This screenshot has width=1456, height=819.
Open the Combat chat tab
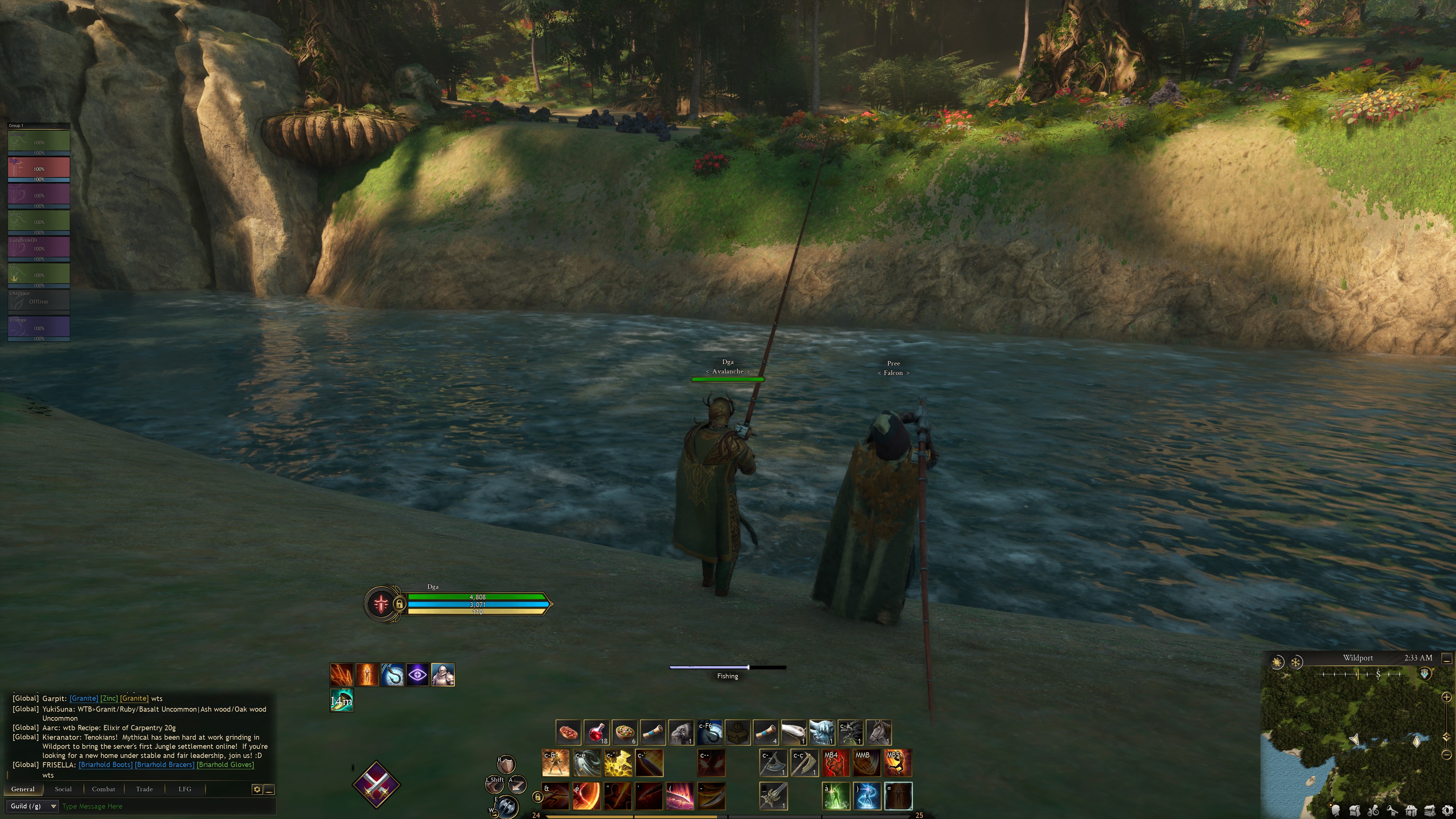(104, 789)
